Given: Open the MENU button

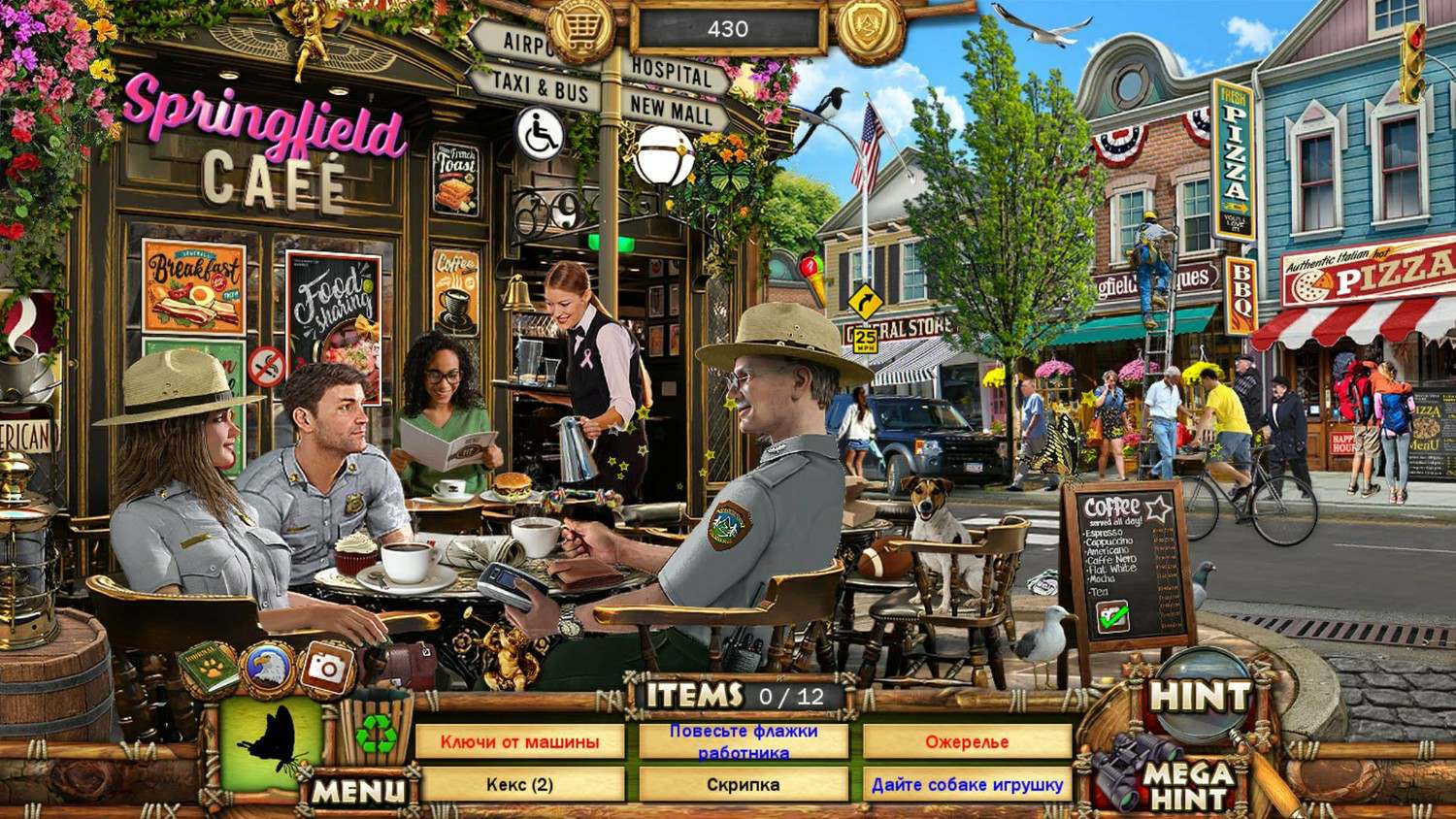Looking at the screenshot, I should coord(360,791).
